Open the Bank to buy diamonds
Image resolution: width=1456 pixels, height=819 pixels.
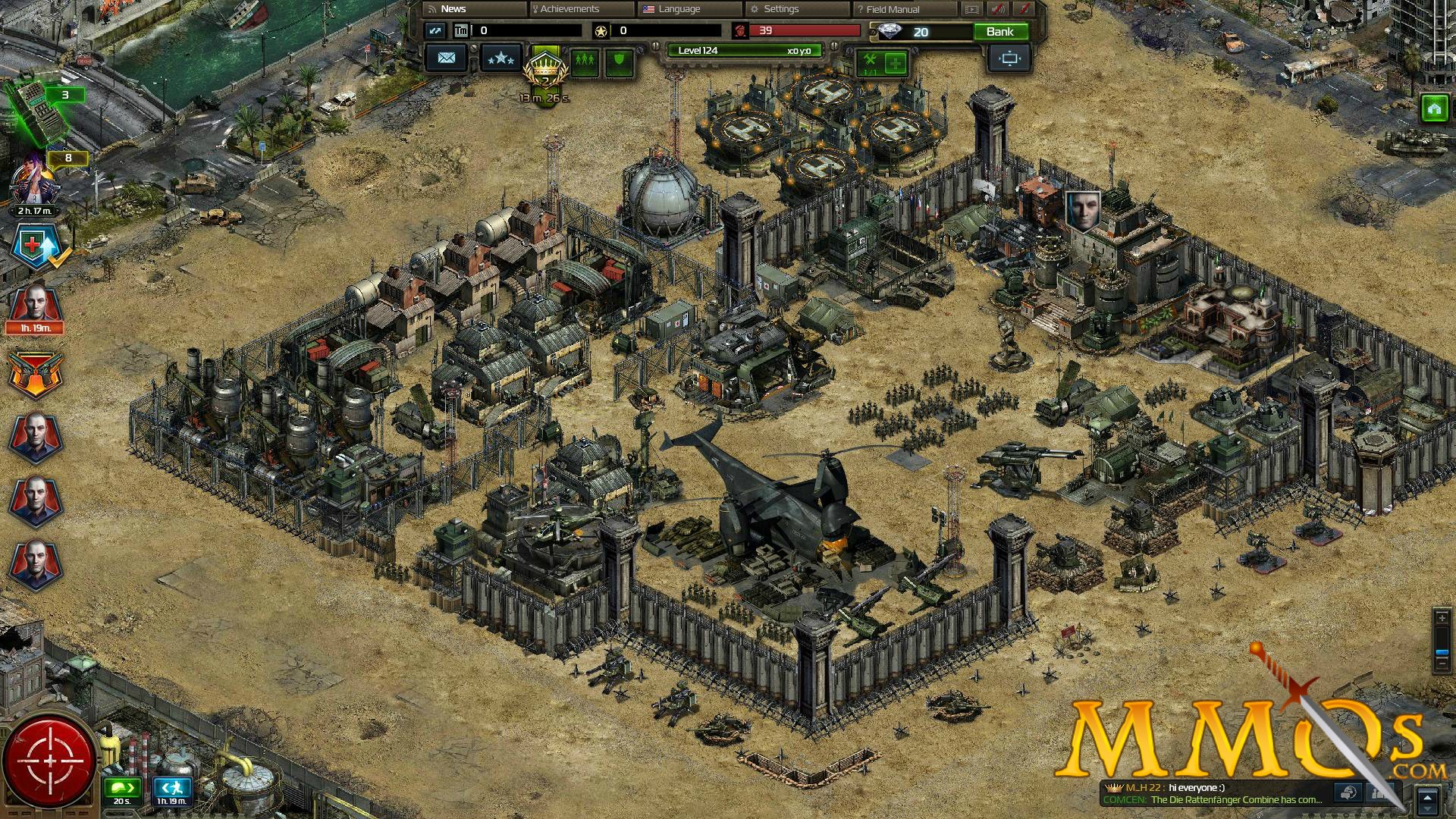click(999, 32)
